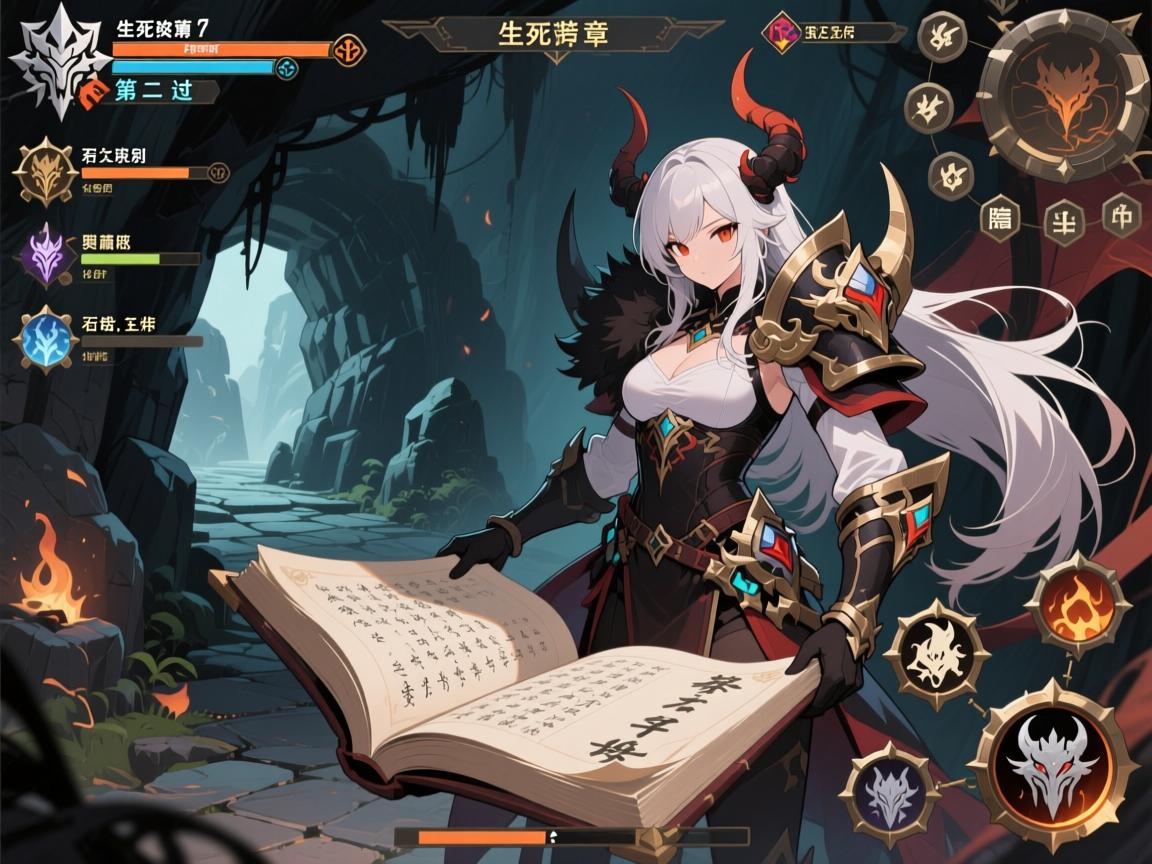Choose the gold crest party member icon
Screen dimensions: 1152x864
click(45, 172)
